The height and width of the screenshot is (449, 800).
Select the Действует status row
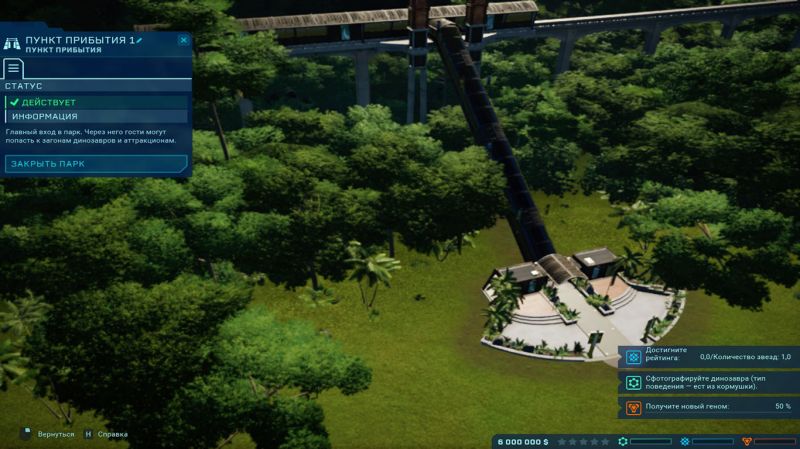point(96,102)
